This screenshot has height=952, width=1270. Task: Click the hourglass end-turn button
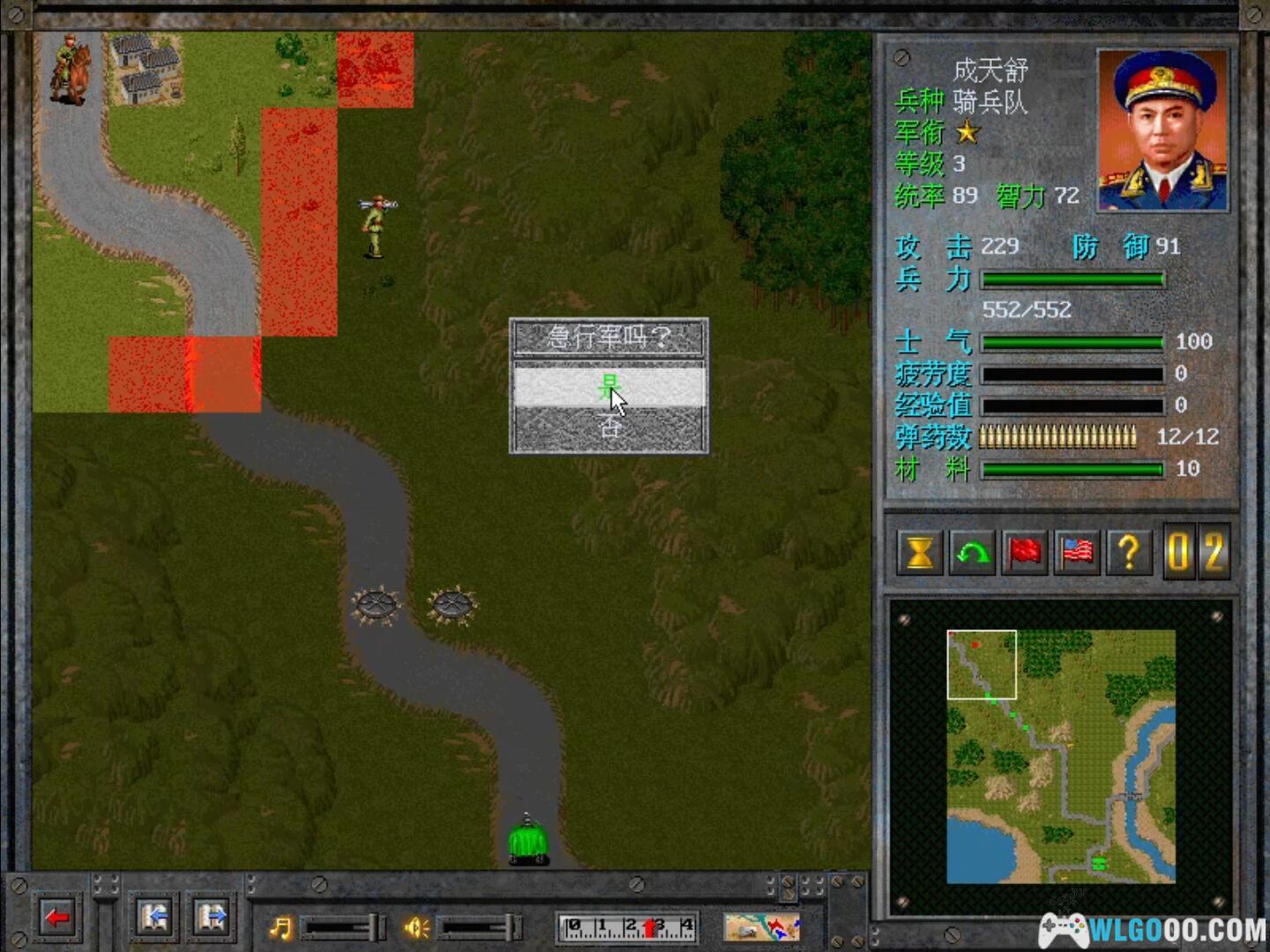(919, 553)
